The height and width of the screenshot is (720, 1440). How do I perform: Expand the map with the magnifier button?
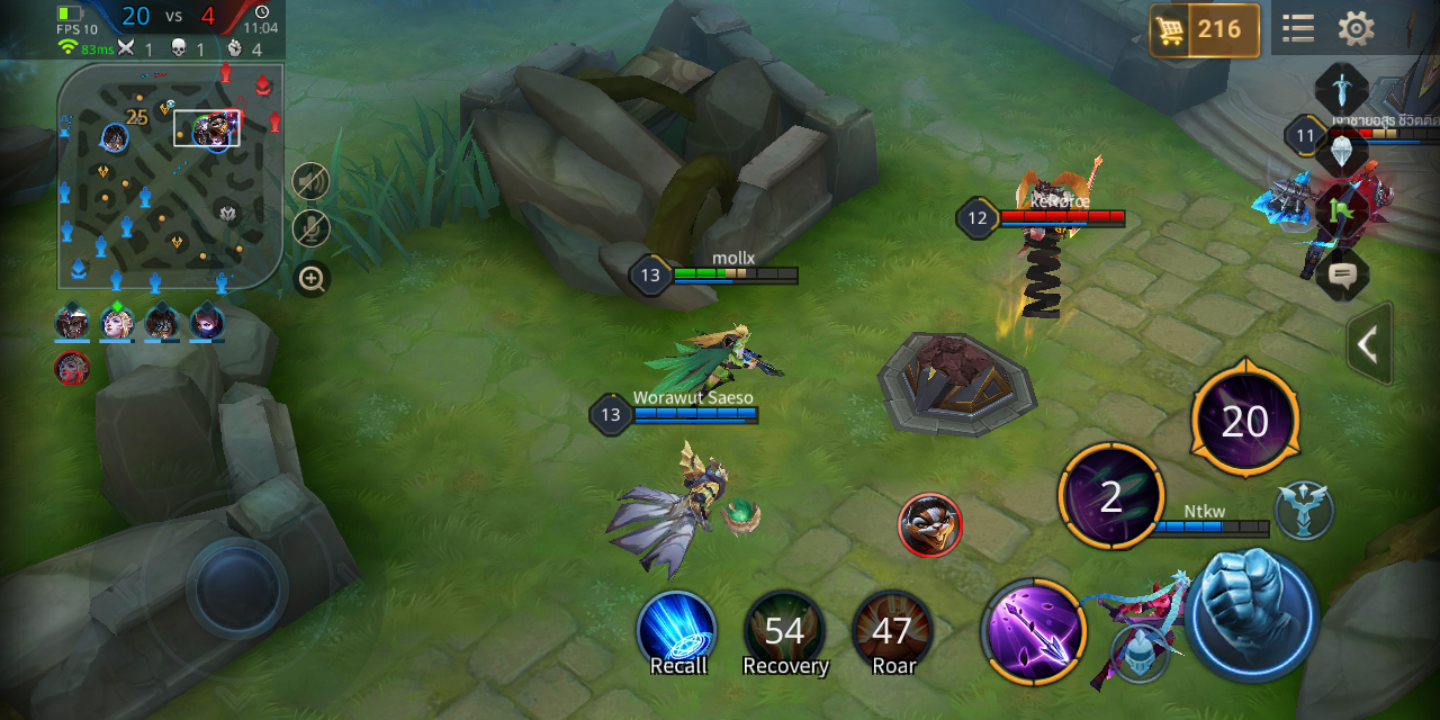311,279
